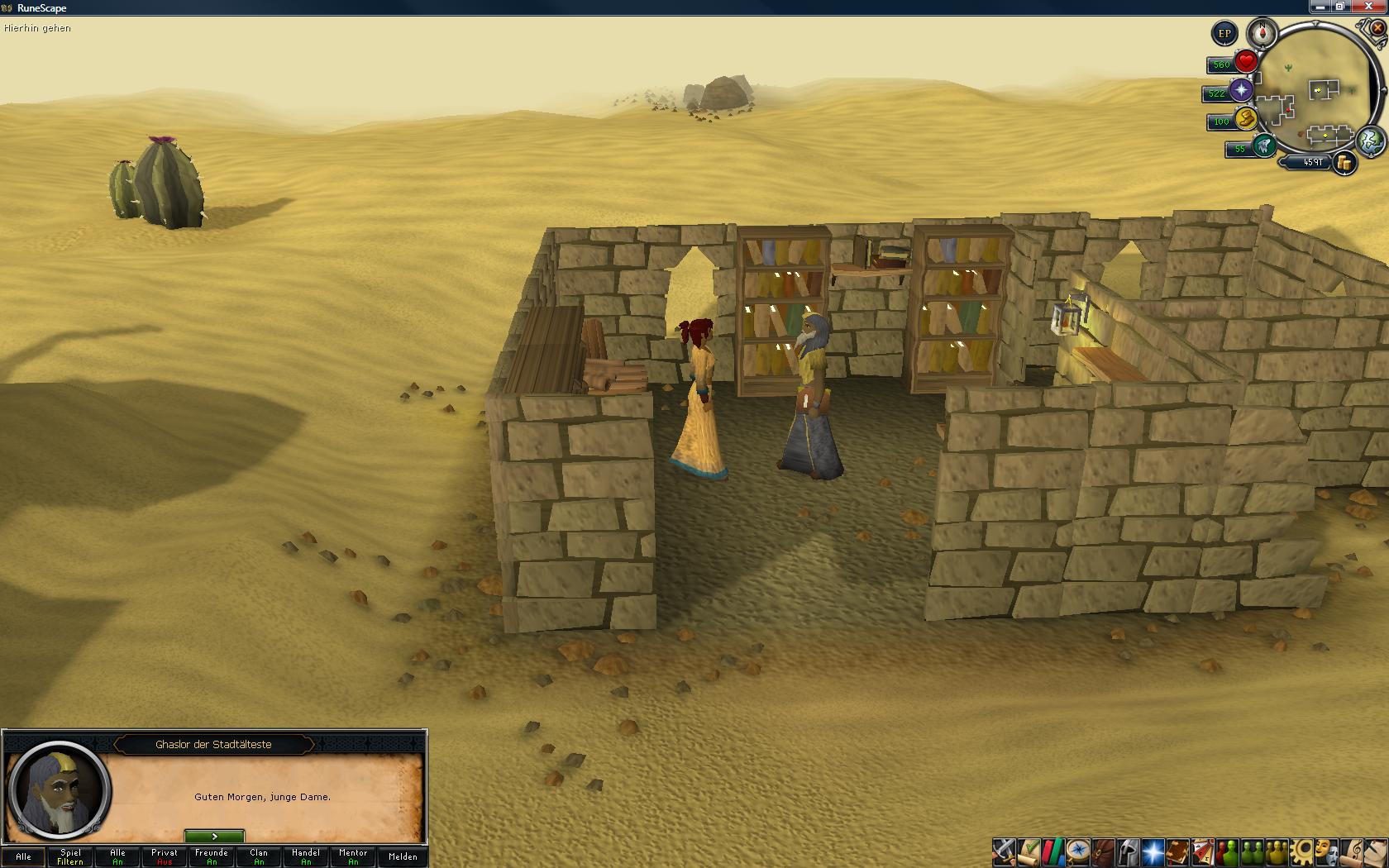Open the Melden report button

point(403,856)
